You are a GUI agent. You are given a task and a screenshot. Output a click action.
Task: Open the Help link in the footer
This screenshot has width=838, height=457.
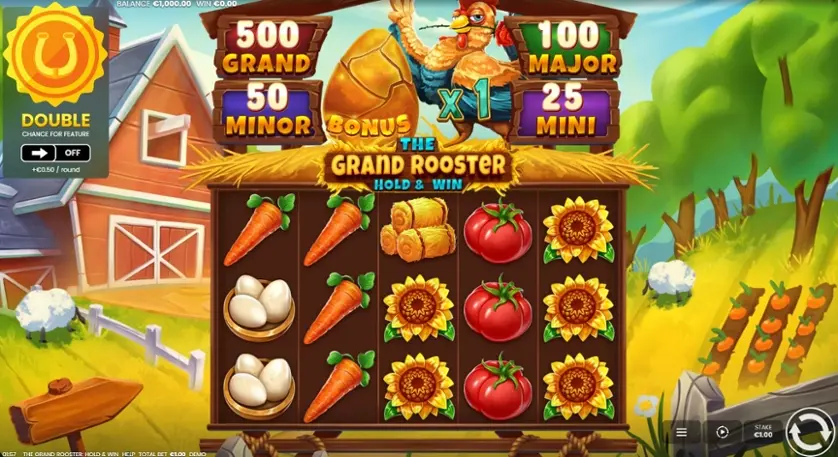click(127, 453)
